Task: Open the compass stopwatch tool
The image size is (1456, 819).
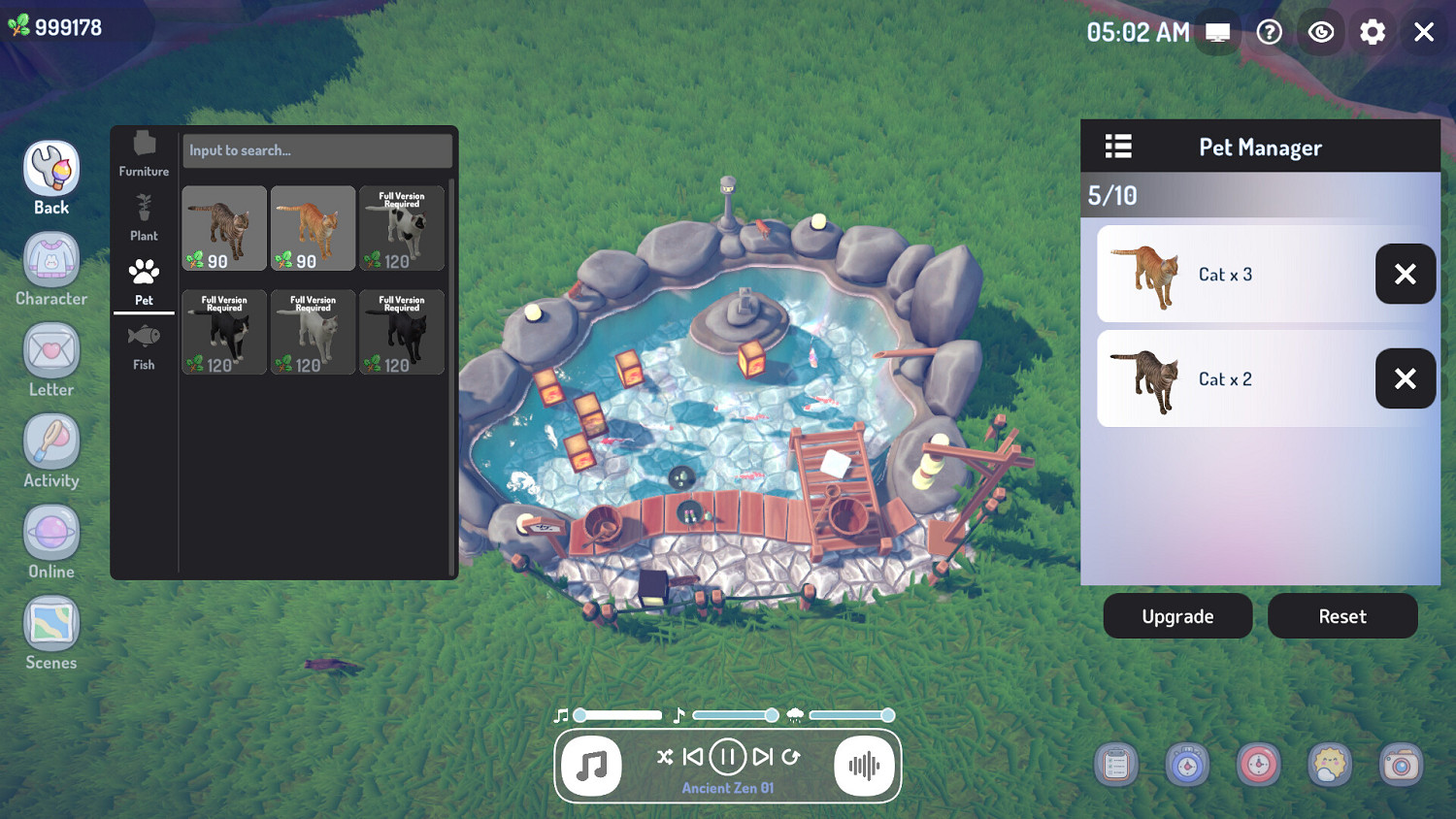Action: 1187,765
